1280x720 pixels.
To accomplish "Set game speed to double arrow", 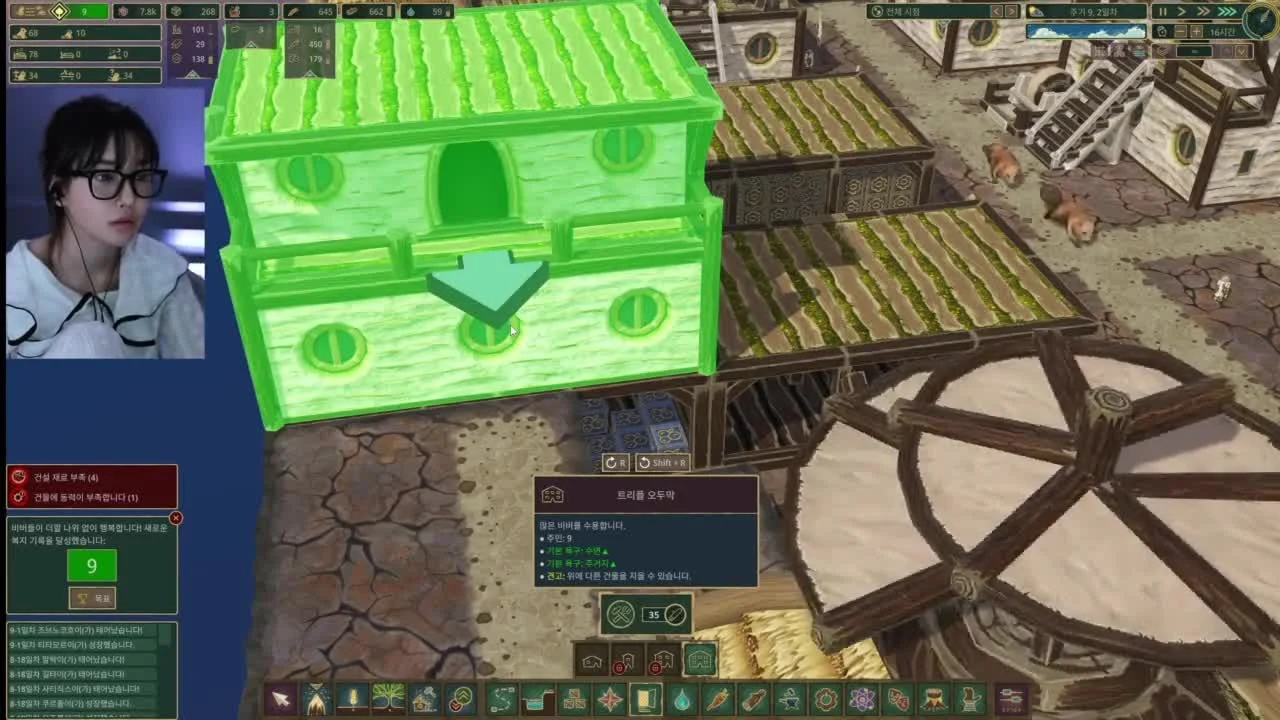I will pos(1204,12).
